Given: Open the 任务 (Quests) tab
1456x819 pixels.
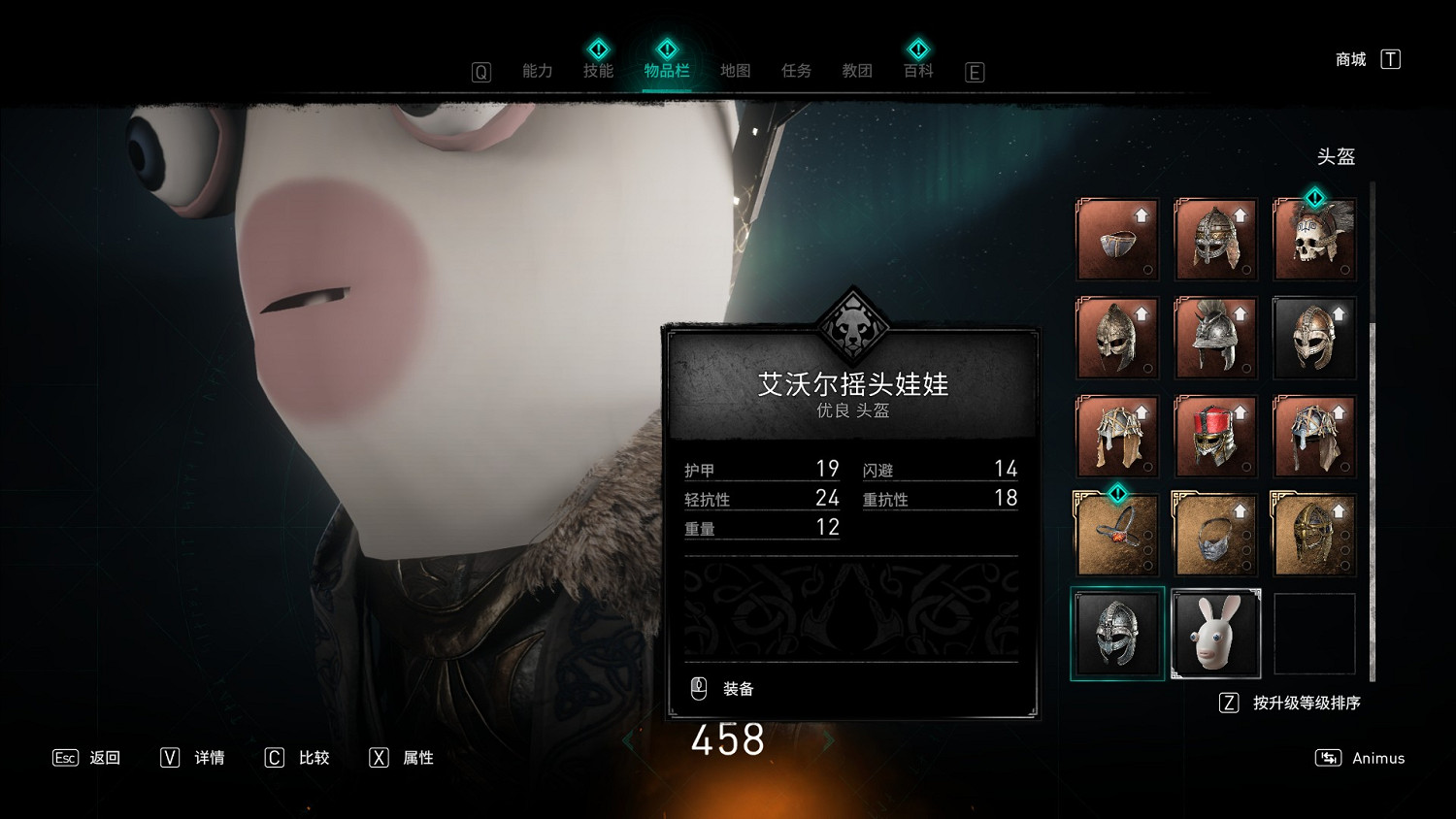Looking at the screenshot, I should (x=796, y=70).
